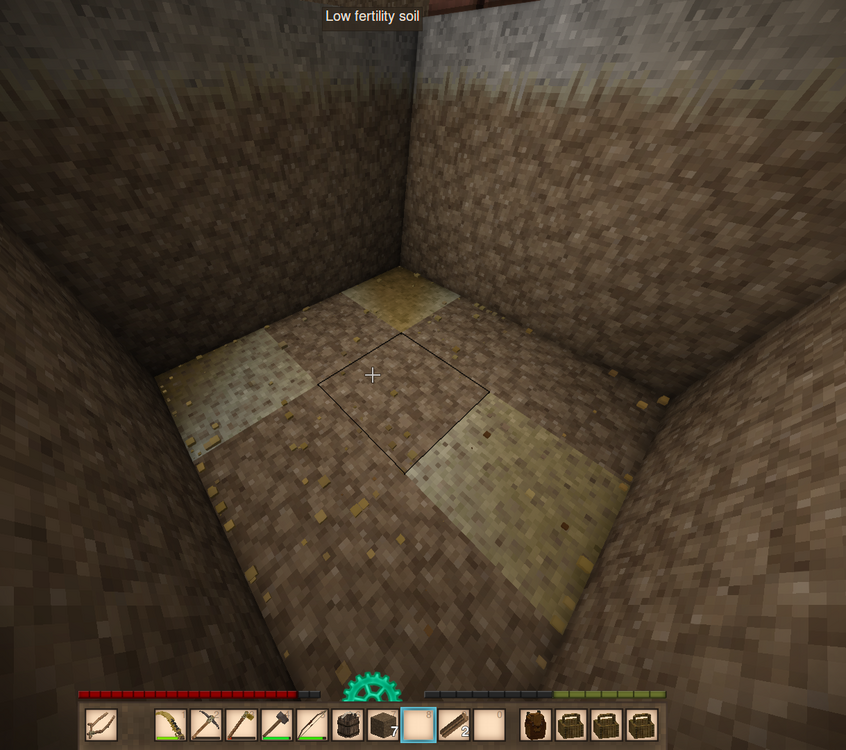Equip the pickaxe from the hotbar
The width and height of the screenshot is (846, 750).
click(x=206, y=724)
